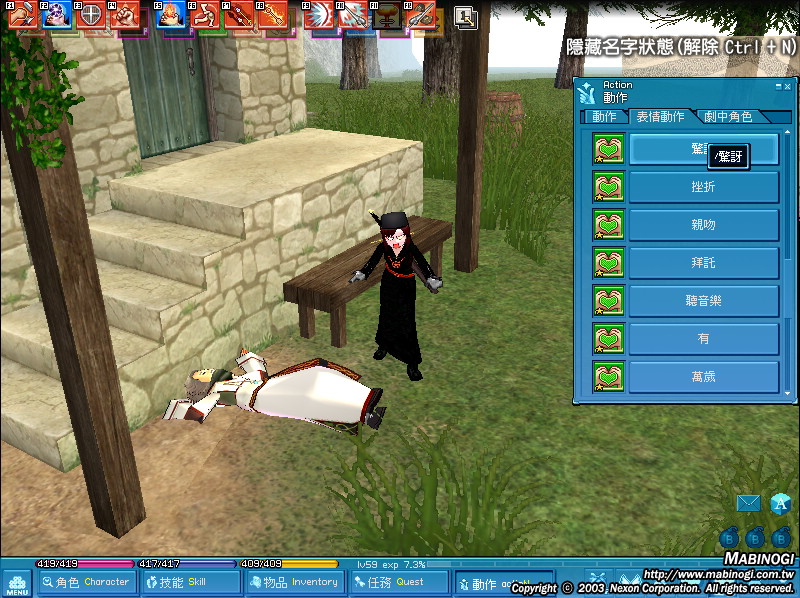
Task: Choose the 有 emote
Action: click(x=703, y=339)
